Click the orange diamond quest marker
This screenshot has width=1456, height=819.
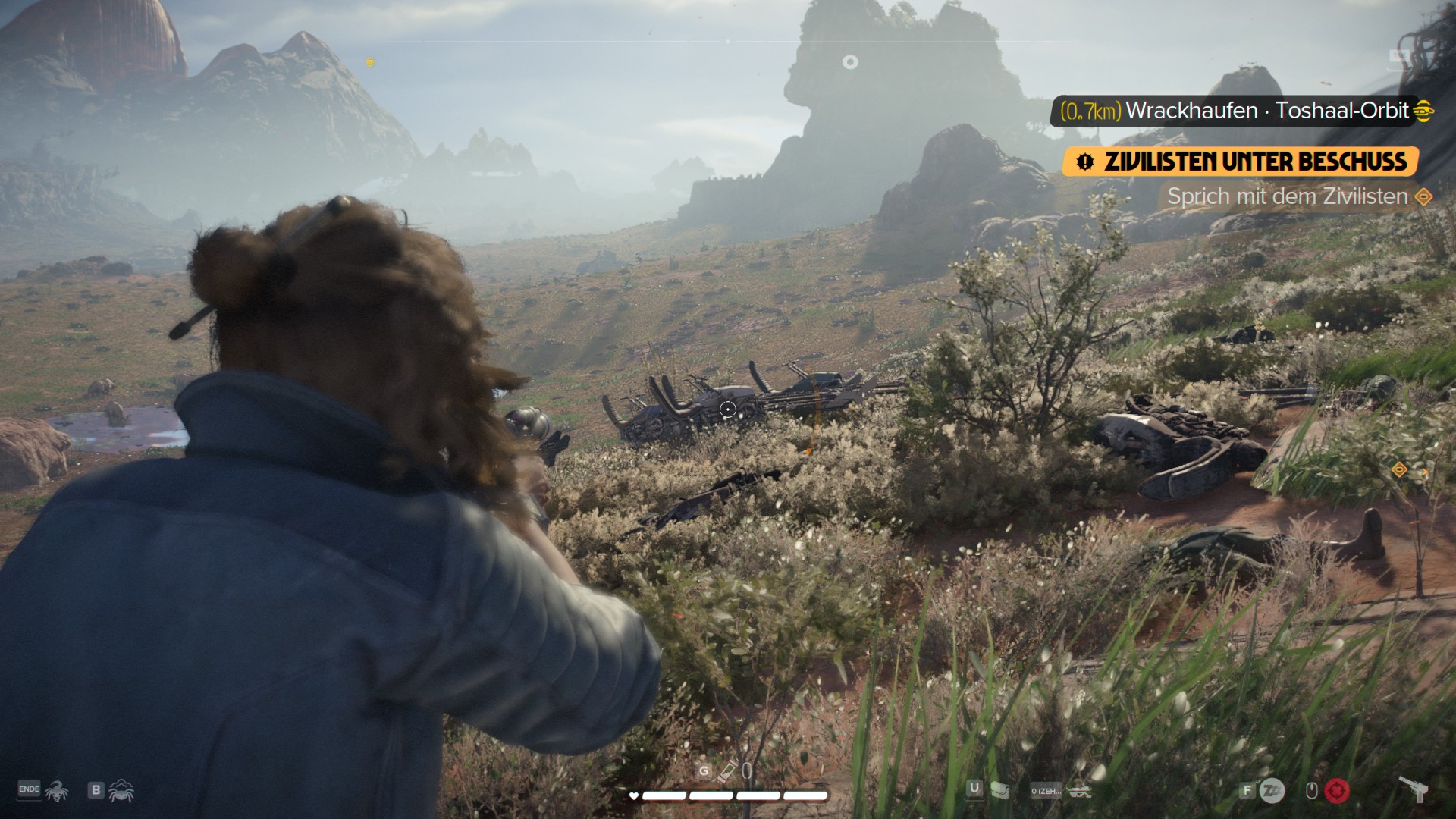click(1399, 470)
